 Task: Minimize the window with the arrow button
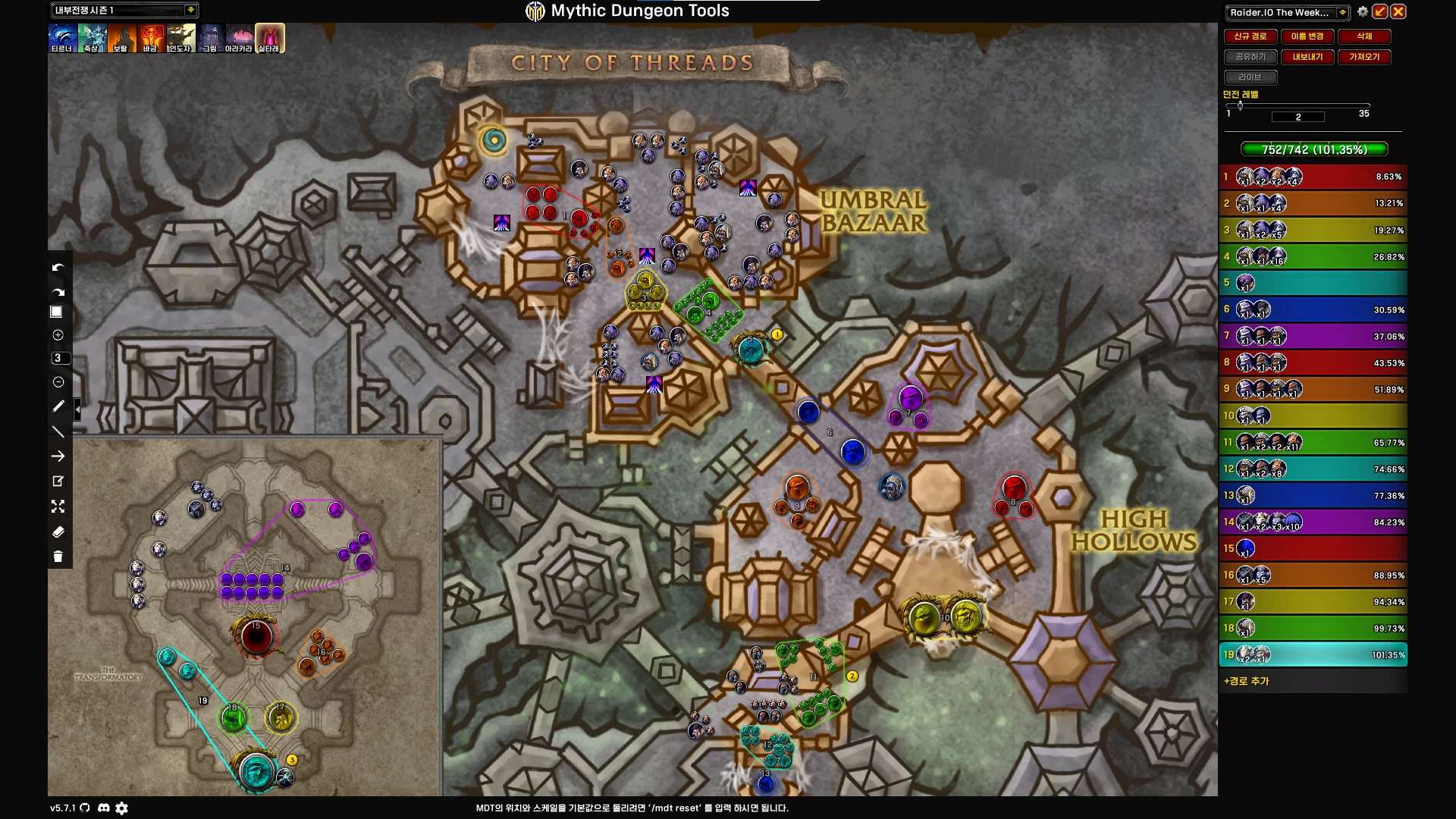click(x=1380, y=11)
